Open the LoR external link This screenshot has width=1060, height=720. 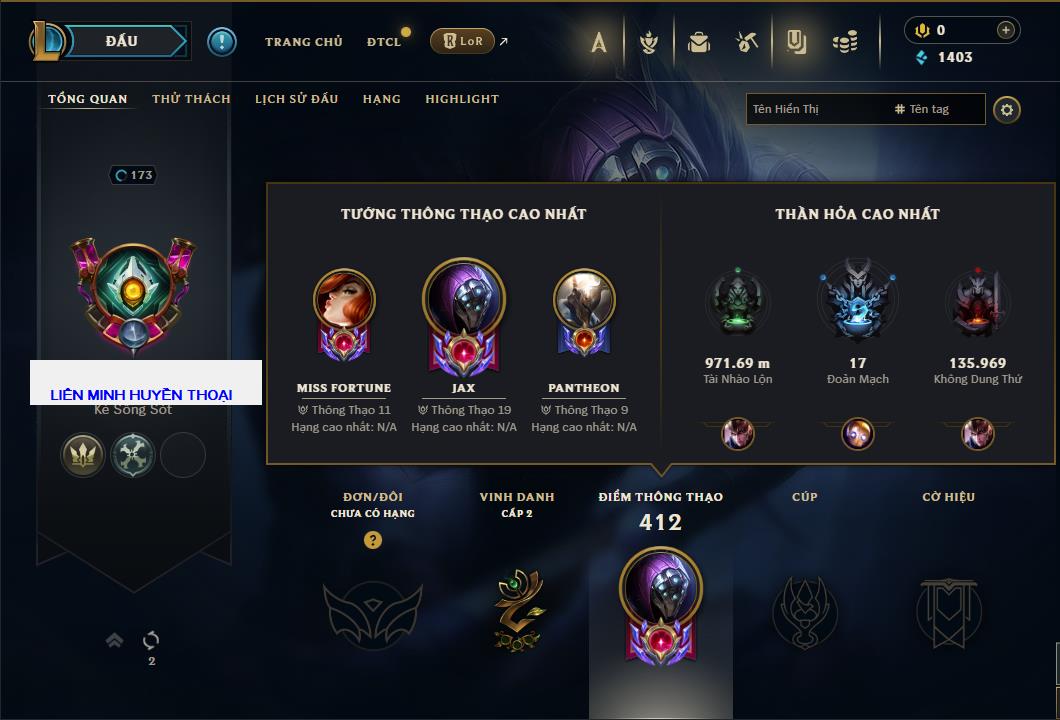[465, 42]
